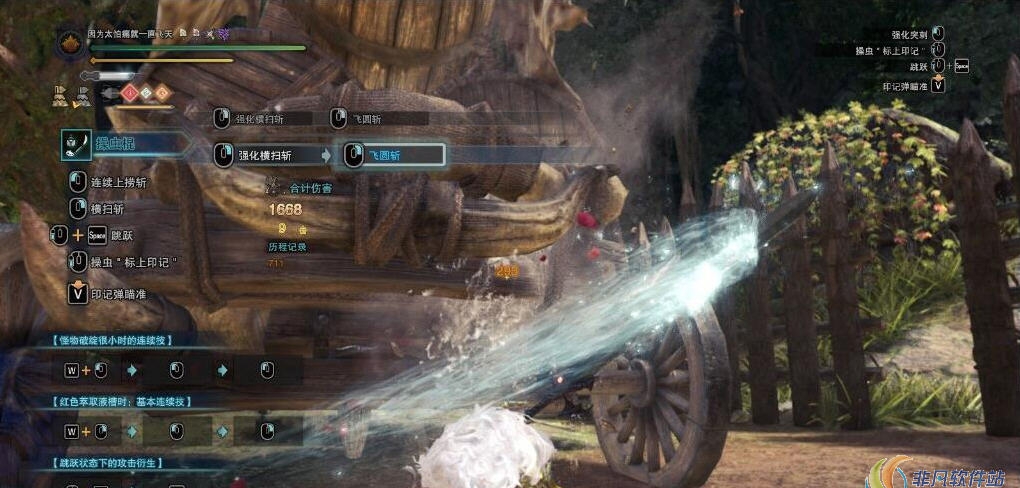The image size is (1020, 488).
Task: Select the 连续上捞斩 move entry
Action: pyautogui.click(x=118, y=182)
